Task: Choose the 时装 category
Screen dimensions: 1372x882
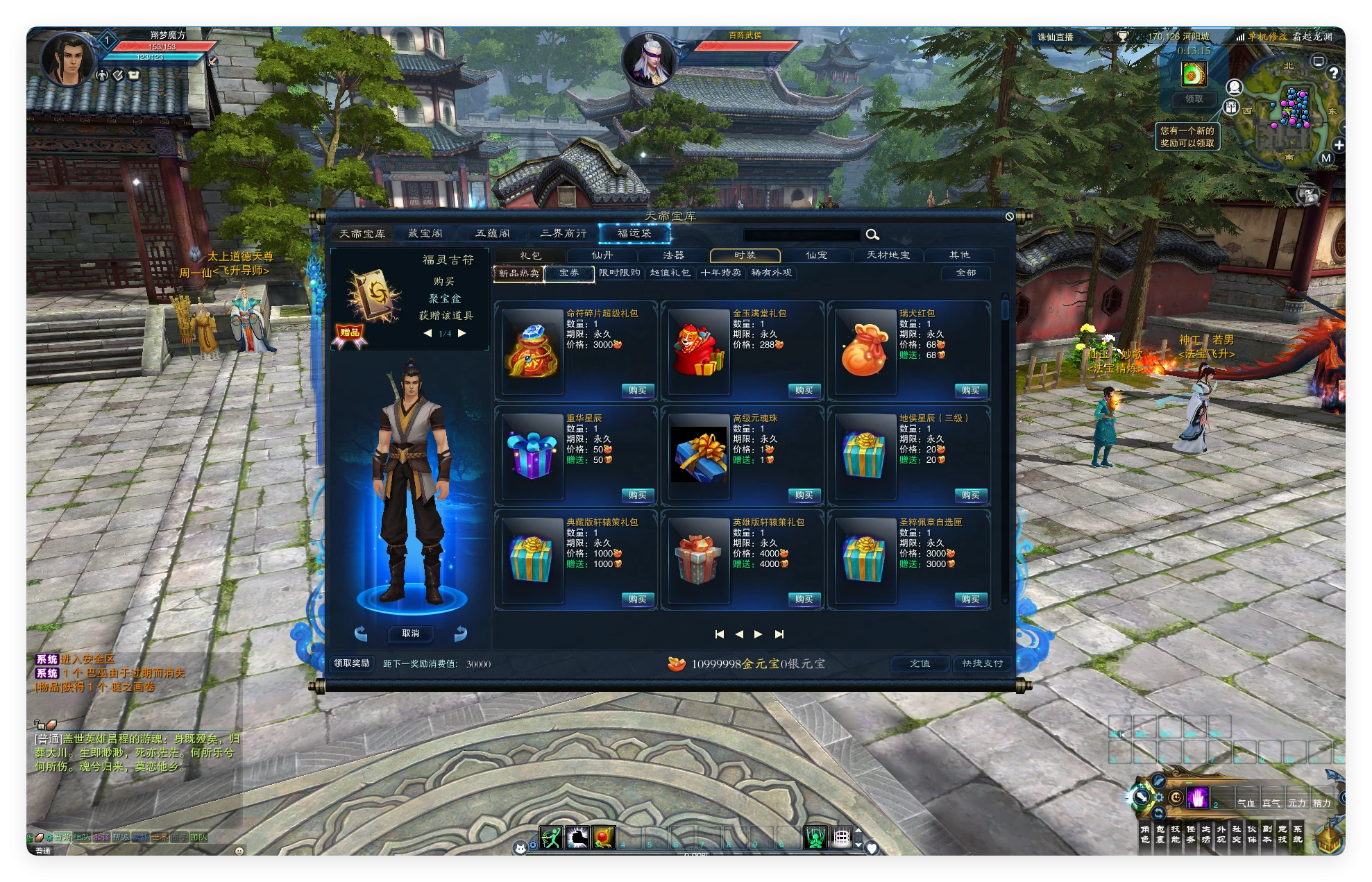Action: 745,255
